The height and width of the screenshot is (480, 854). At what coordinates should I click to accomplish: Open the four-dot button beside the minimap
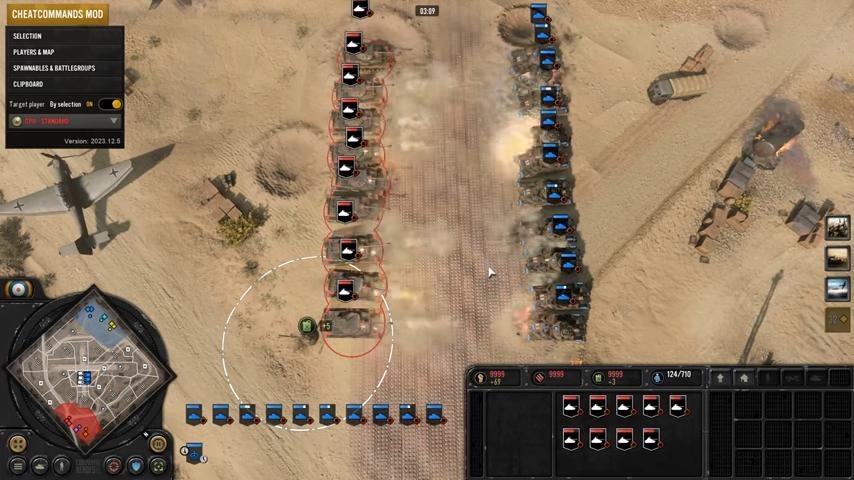tap(17, 443)
